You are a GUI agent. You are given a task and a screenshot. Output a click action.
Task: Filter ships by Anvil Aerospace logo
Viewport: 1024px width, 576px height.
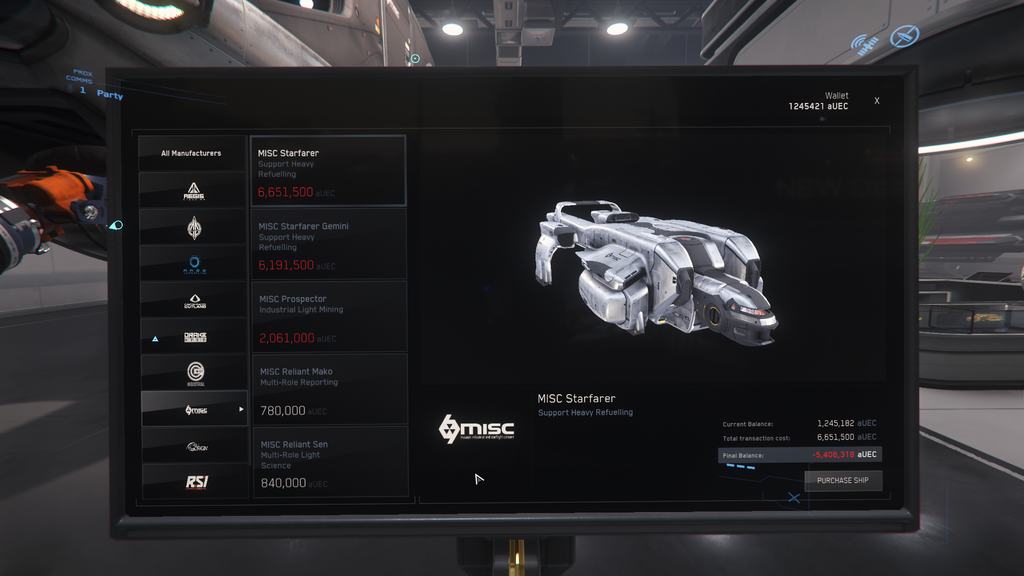[194, 228]
